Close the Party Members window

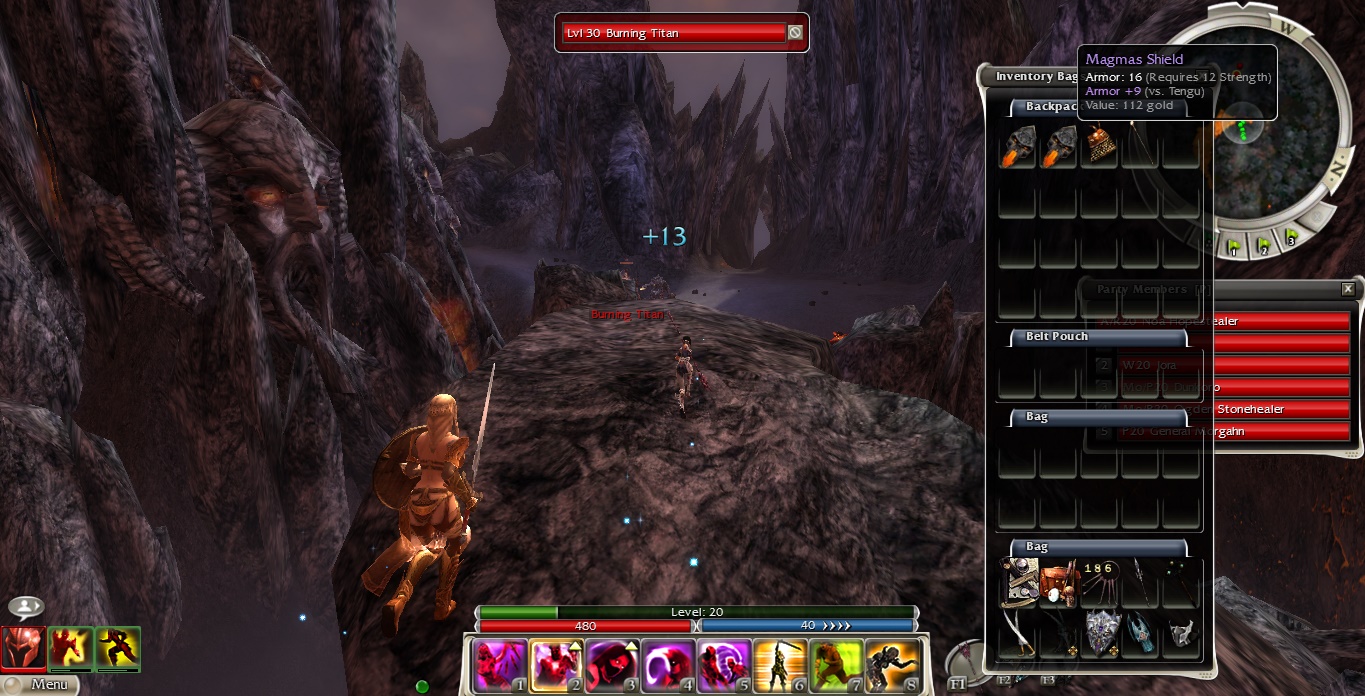pyautogui.click(x=1348, y=289)
